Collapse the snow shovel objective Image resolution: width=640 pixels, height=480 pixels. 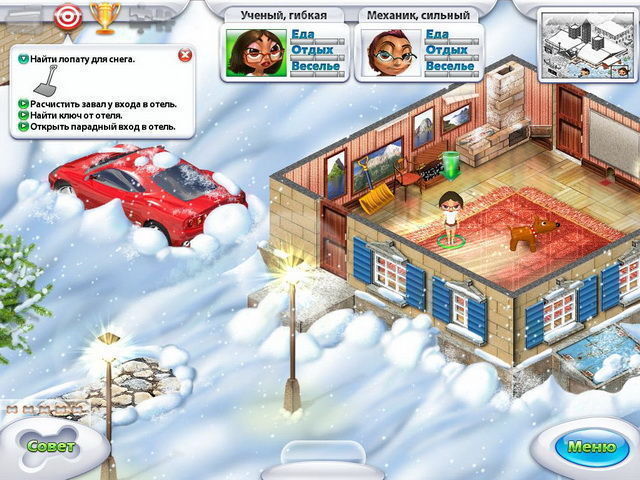click(22, 59)
